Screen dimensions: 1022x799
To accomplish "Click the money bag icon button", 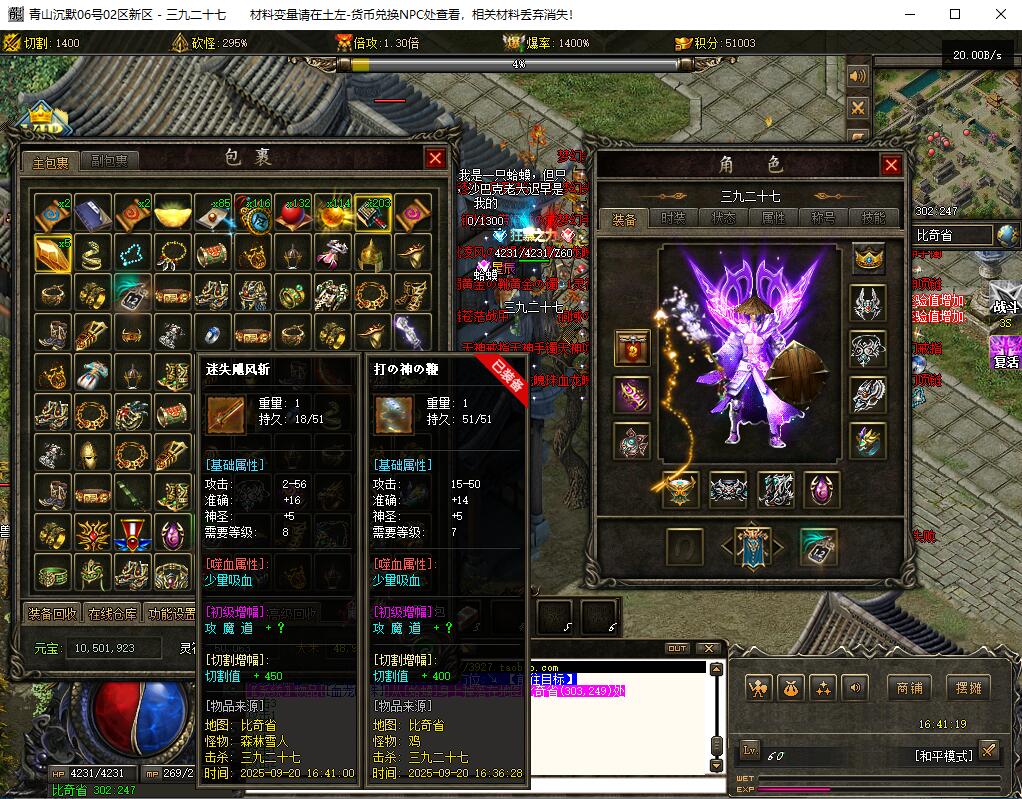I will pos(791,687).
